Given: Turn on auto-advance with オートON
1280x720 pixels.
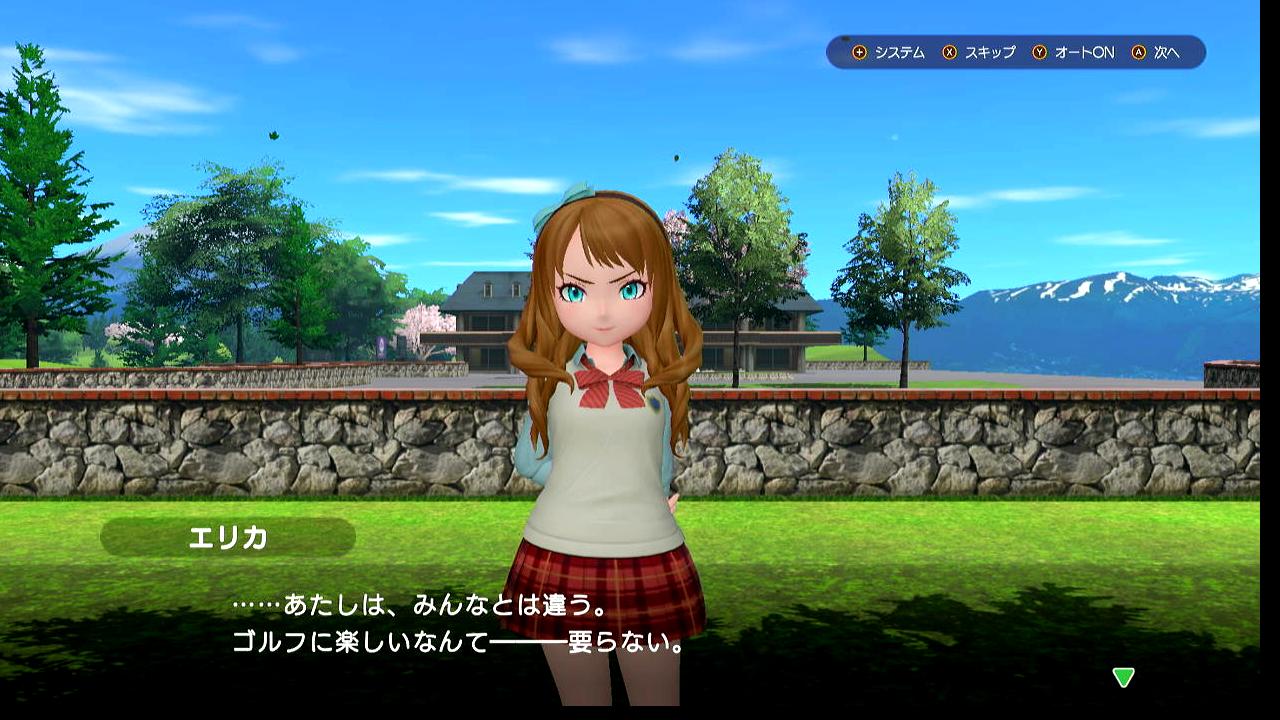Looking at the screenshot, I should point(1073,53).
